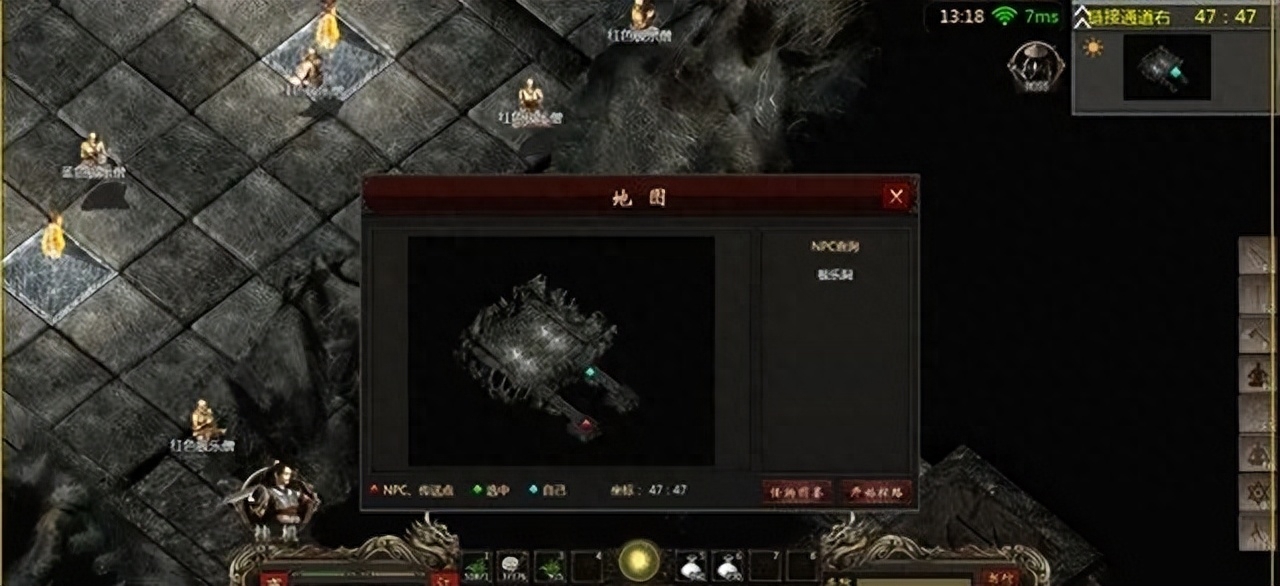Use the white pouch in hotbar slot 5
This screenshot has width=1280, height=586.
690,566
